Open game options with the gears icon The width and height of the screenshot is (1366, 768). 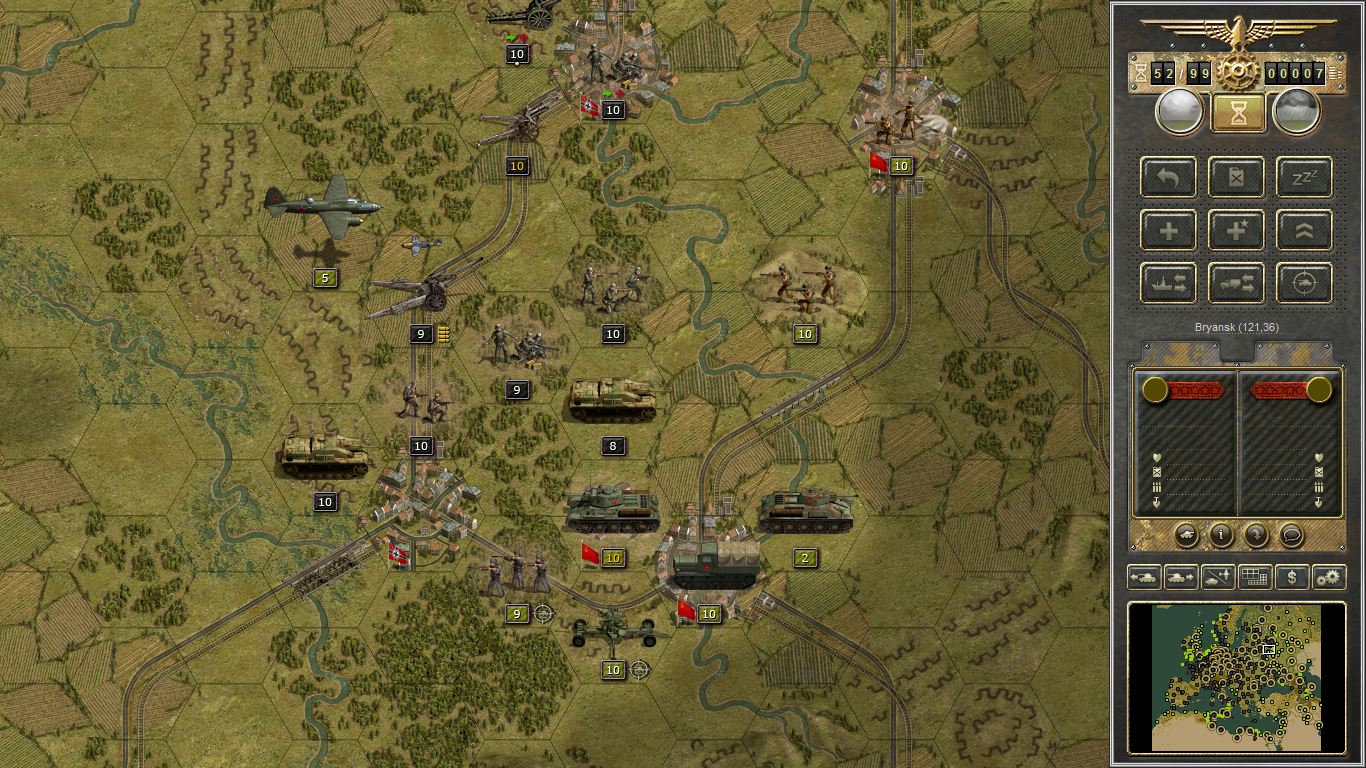(x=1329, y=576)
